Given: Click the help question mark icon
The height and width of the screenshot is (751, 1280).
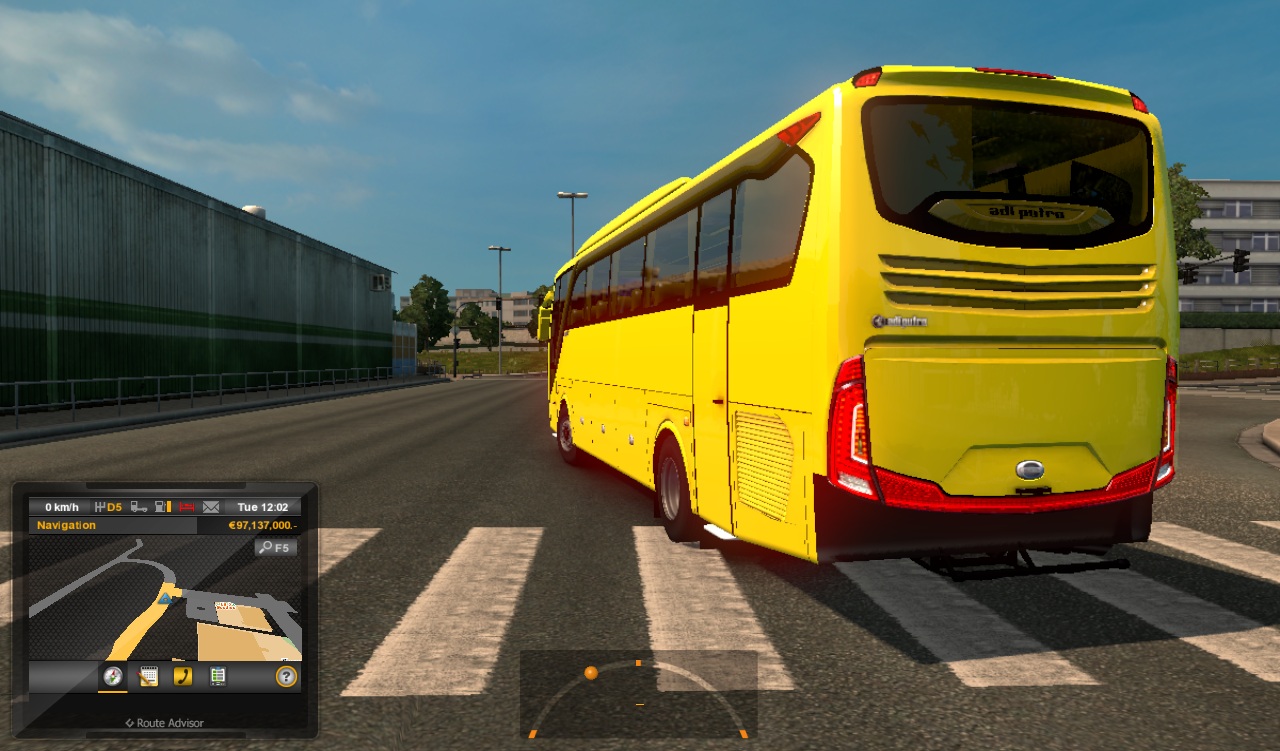Looking at the screenshot, I should tap(285, 676).
